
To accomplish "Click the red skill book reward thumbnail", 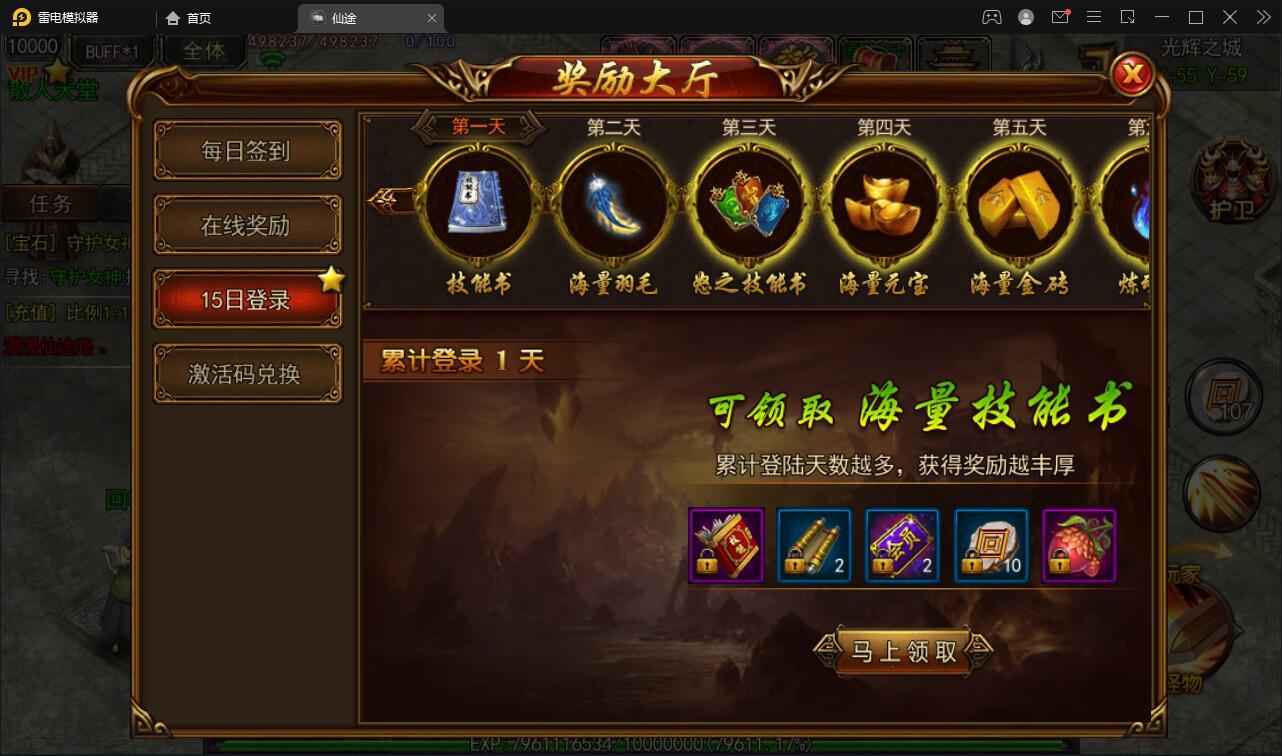I will point(725,545).
